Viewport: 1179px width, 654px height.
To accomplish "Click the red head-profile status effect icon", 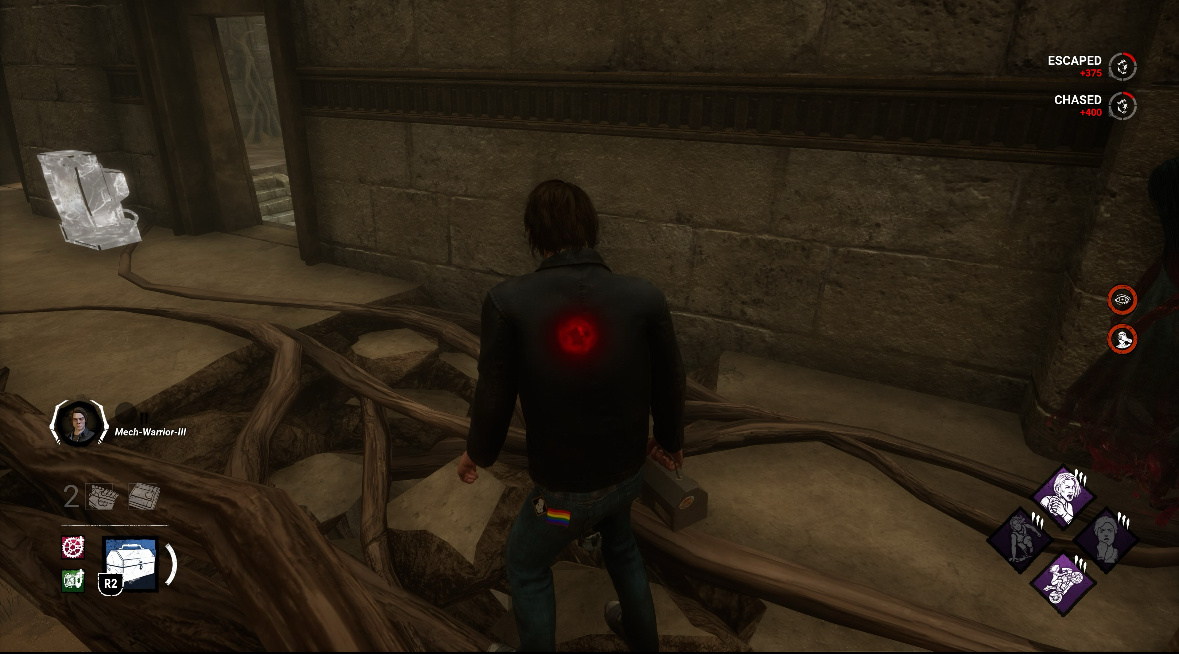I will [x=1123, y=338].
